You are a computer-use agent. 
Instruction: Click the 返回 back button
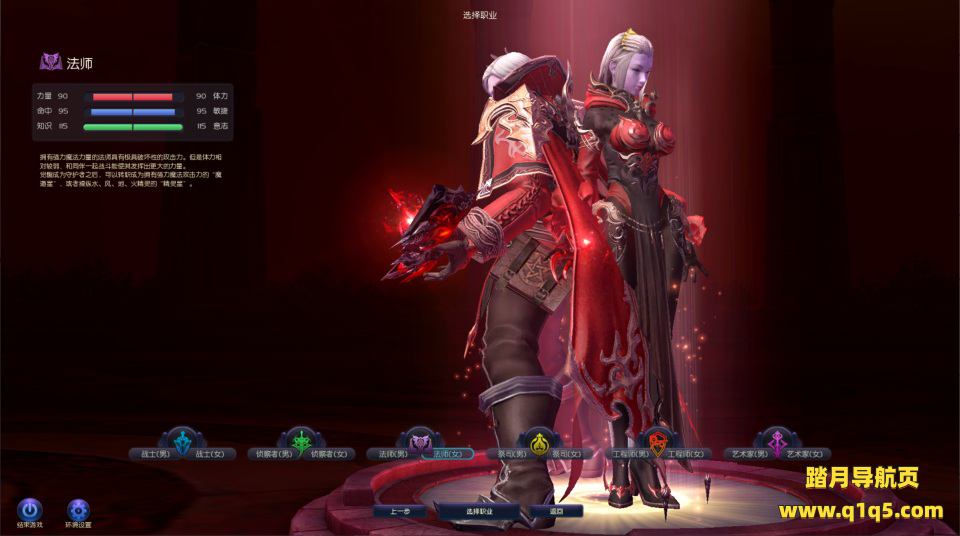tap(557, 511)
